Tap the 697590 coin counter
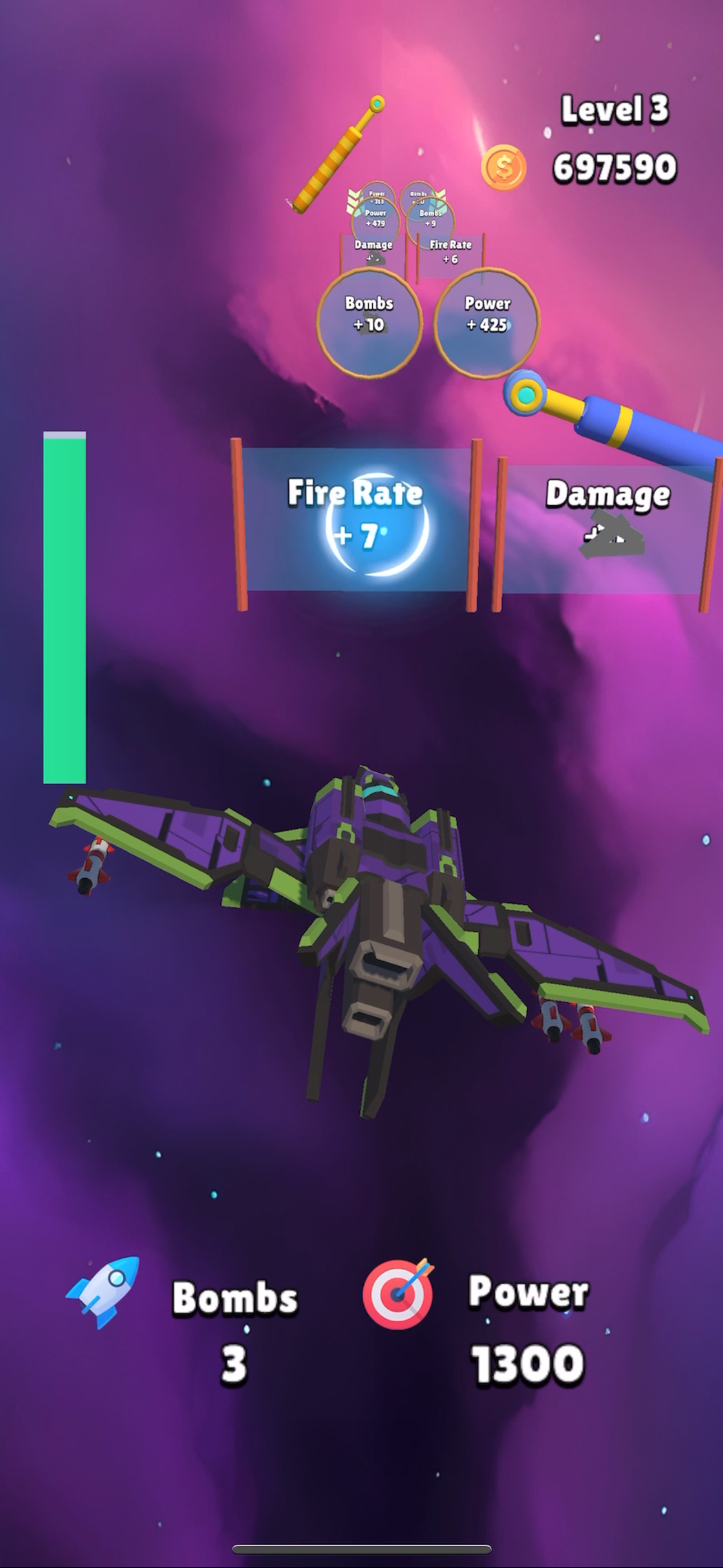The image size is (723, 1568). pyautogui.click(x=615, y=165)
